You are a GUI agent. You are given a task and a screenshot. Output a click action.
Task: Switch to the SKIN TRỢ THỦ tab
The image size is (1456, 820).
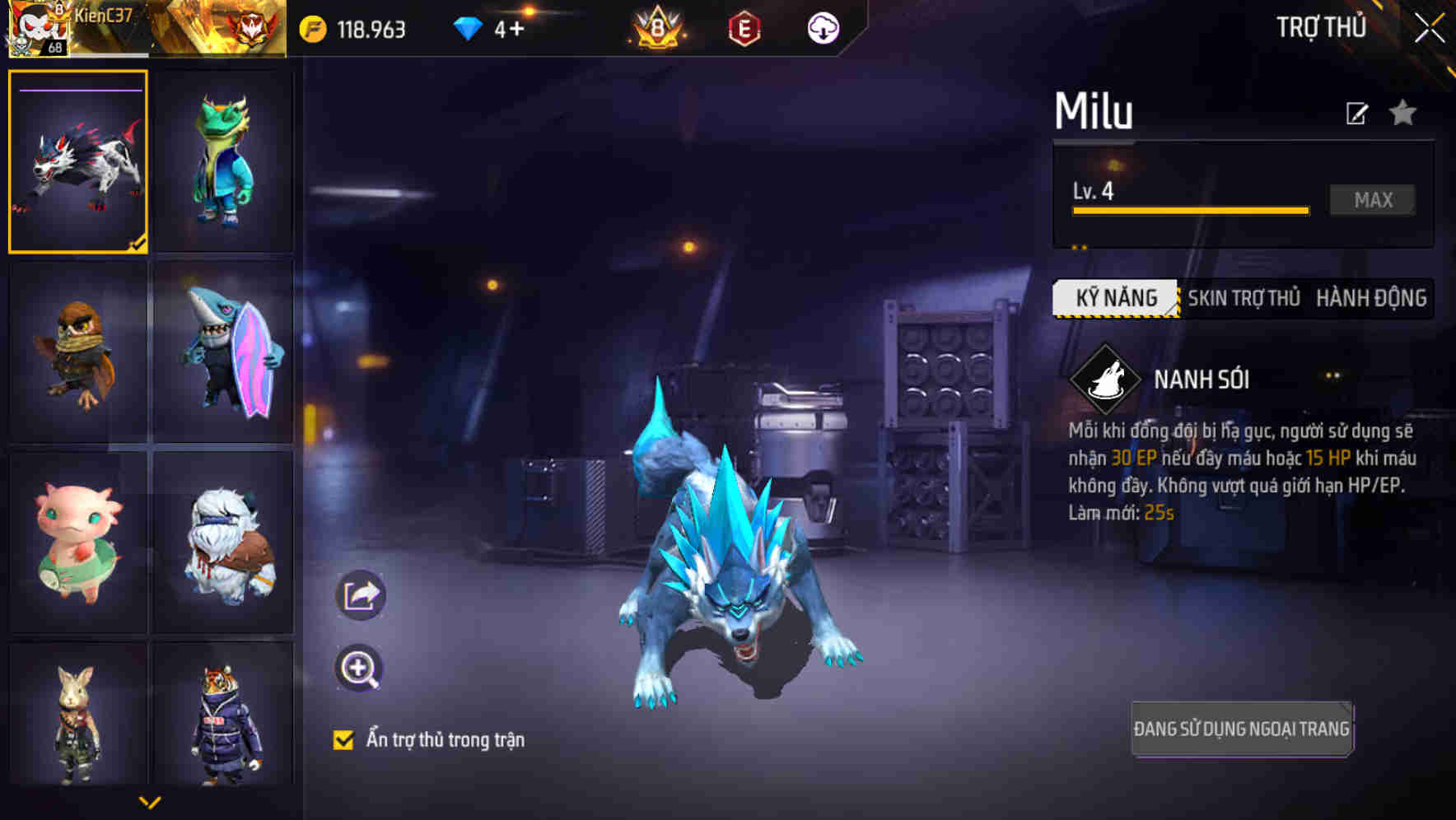pyautogui.click(x=1244, y=300)
